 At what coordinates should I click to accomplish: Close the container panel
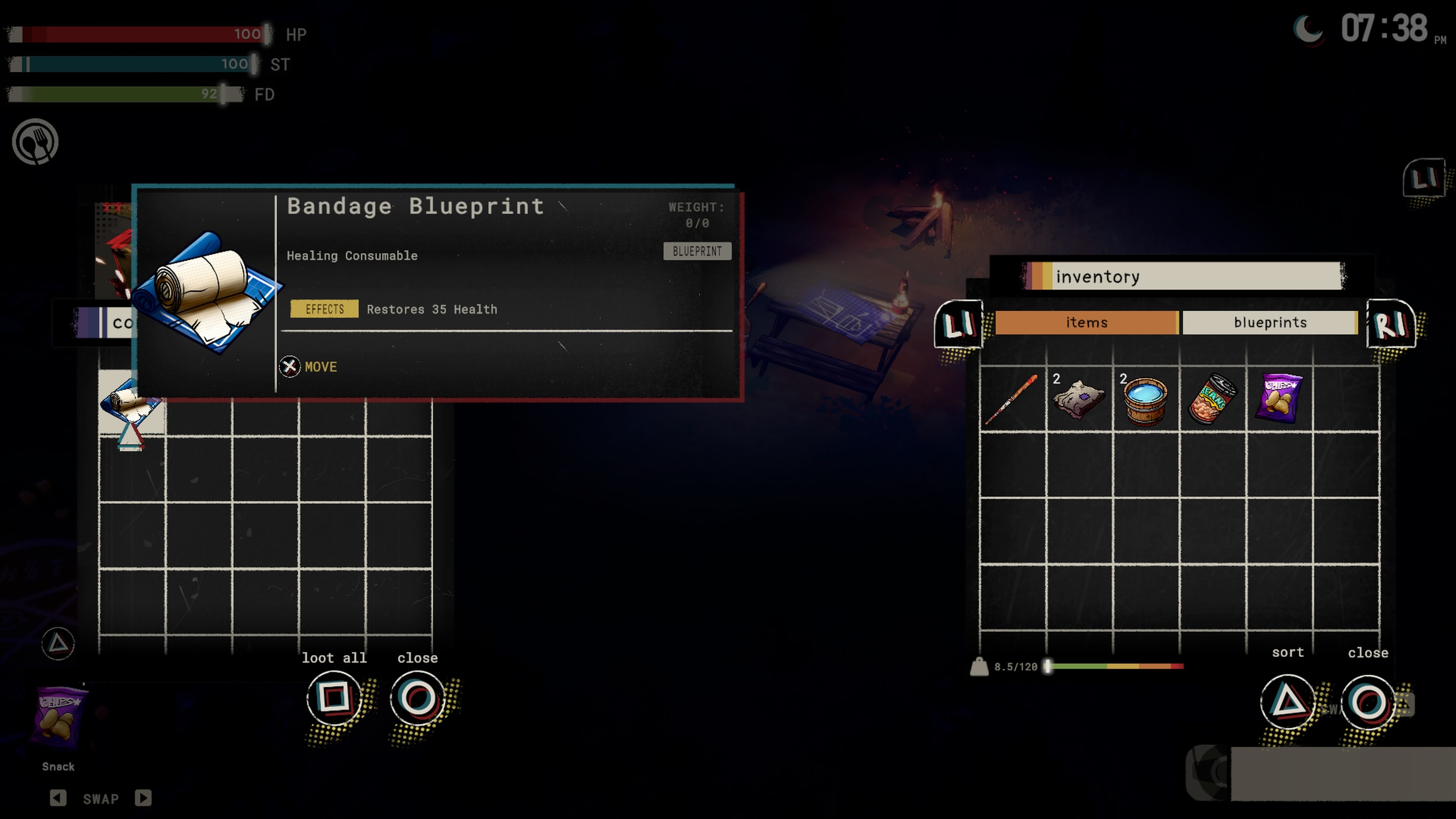(x=418, y=698)
